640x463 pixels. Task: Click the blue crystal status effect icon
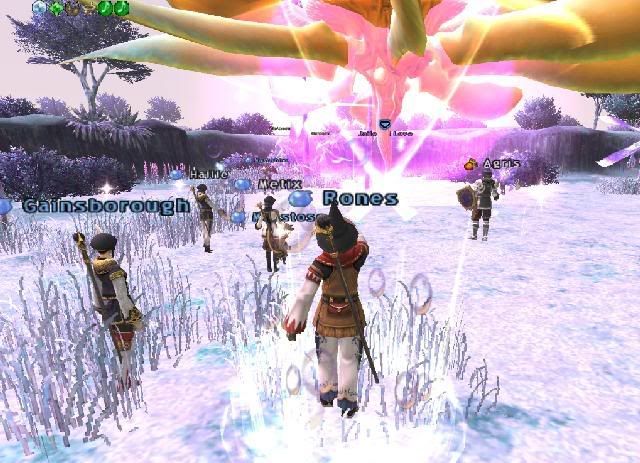pos(40,7)
